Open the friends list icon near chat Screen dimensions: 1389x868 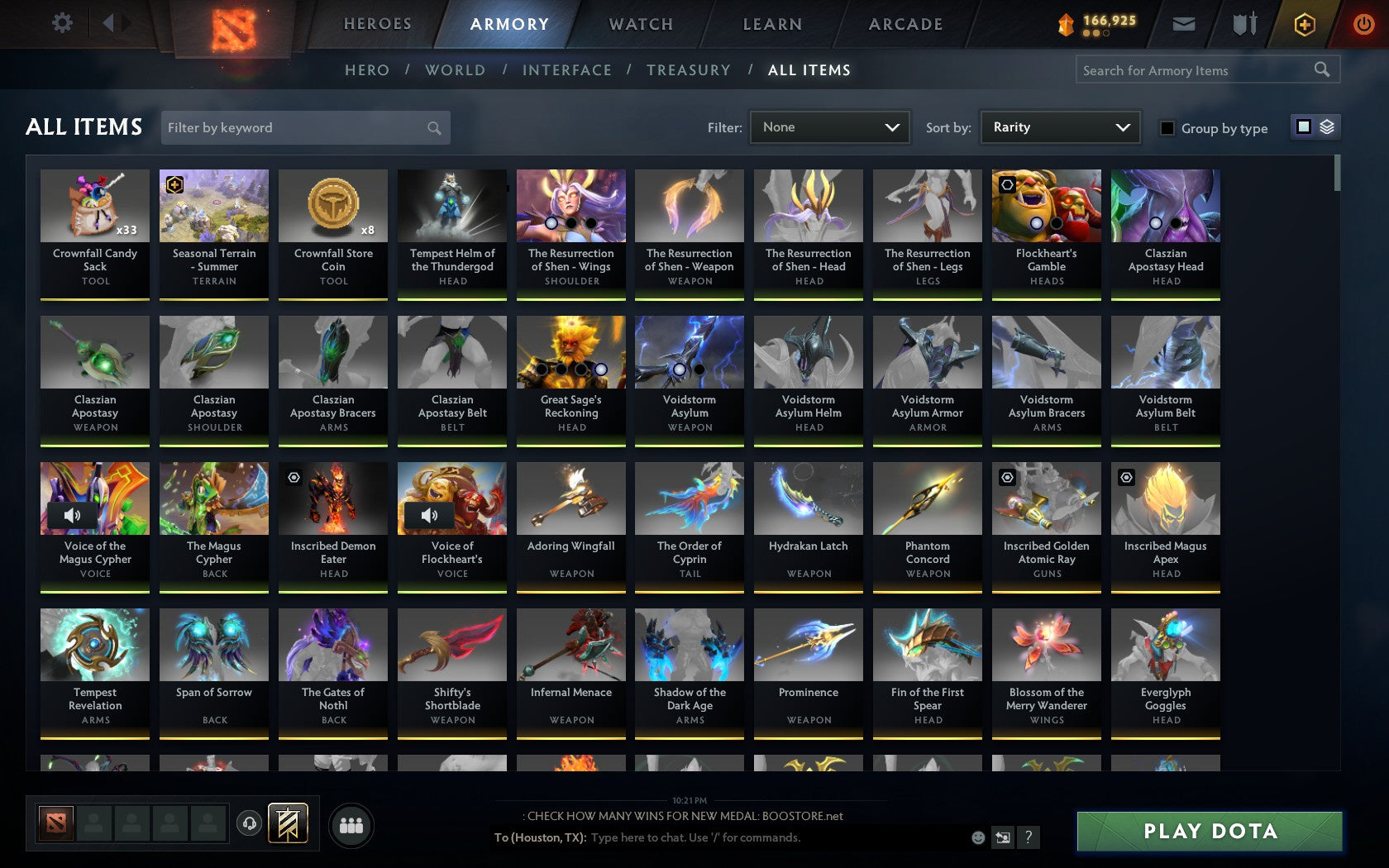(351, 825)
